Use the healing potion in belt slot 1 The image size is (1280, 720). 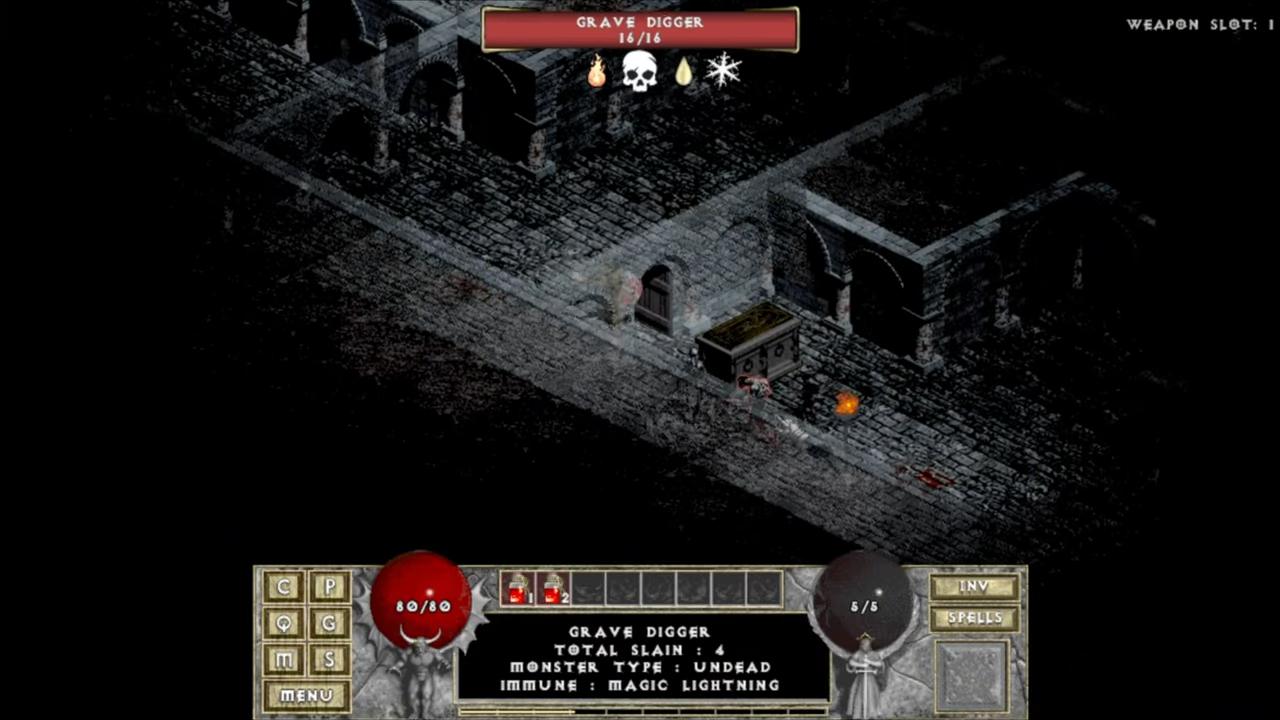coord(517,589)
